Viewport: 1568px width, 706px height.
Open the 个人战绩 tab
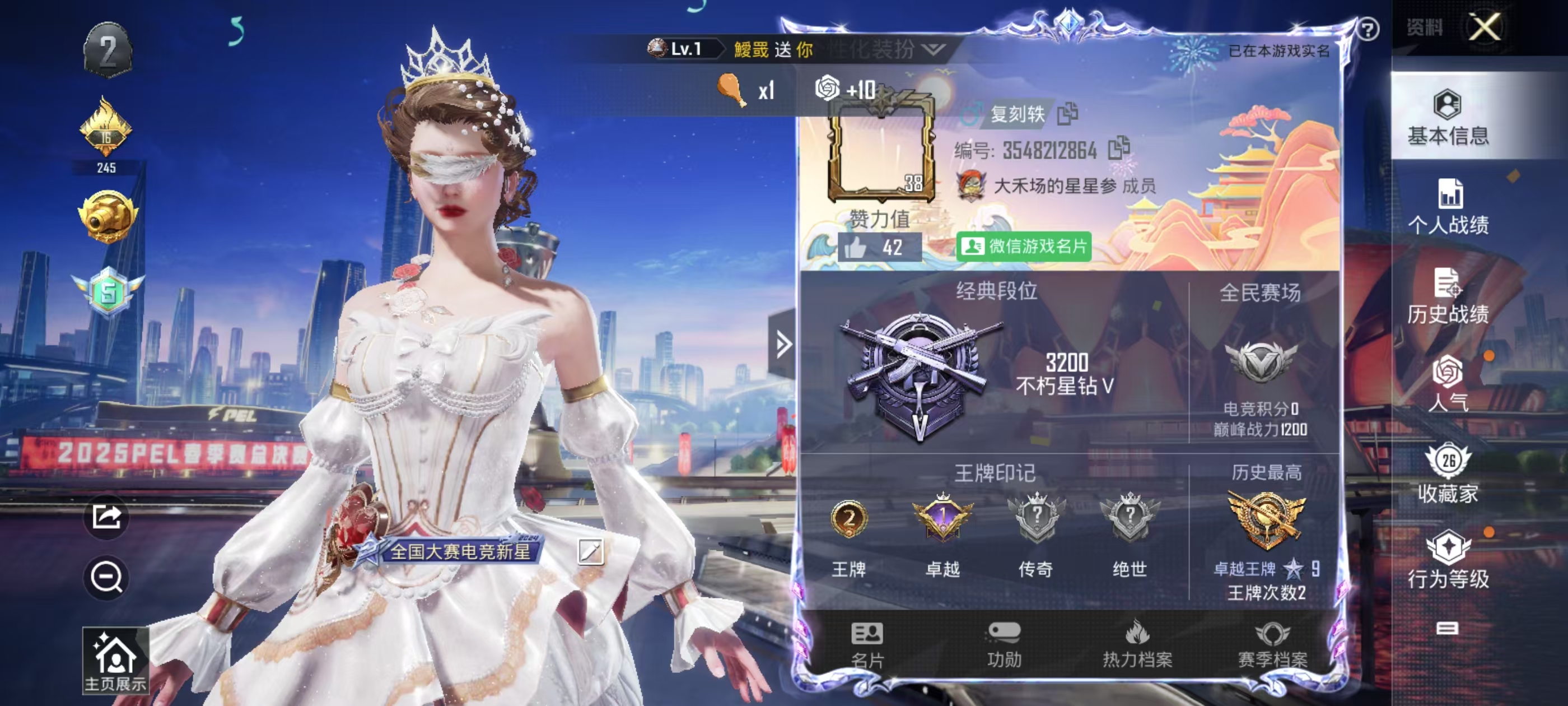[x=1448, y=207]
